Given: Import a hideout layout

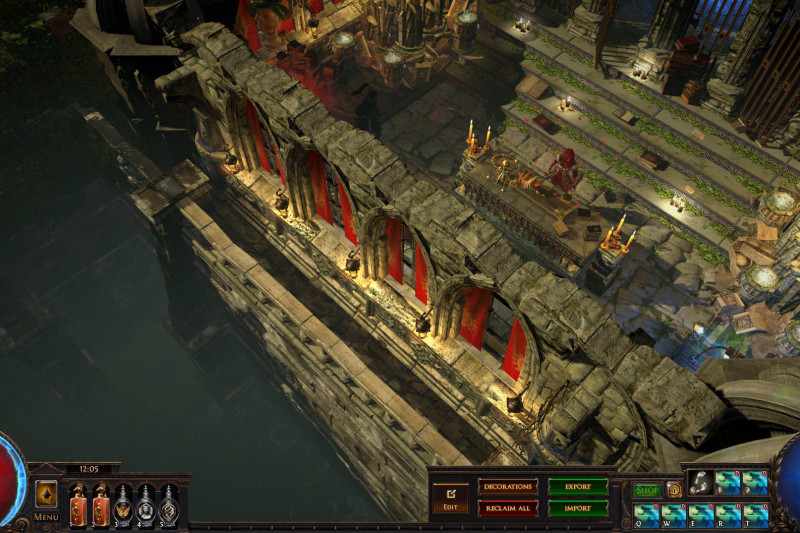Looking at the screenshot, I should [577, 508].
